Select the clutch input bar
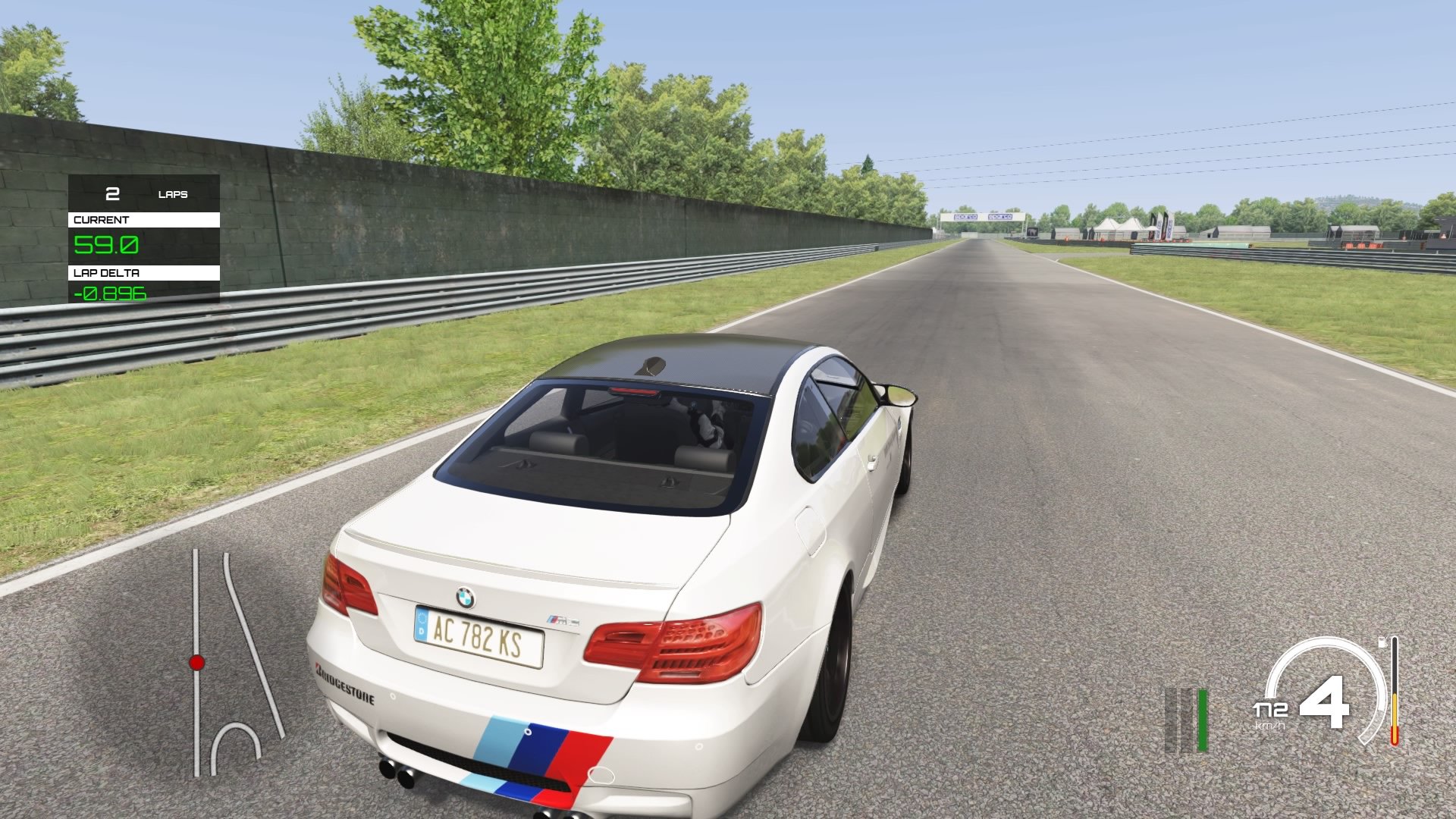This screenshot has height=819, width=1456. tap(1172, 720)
